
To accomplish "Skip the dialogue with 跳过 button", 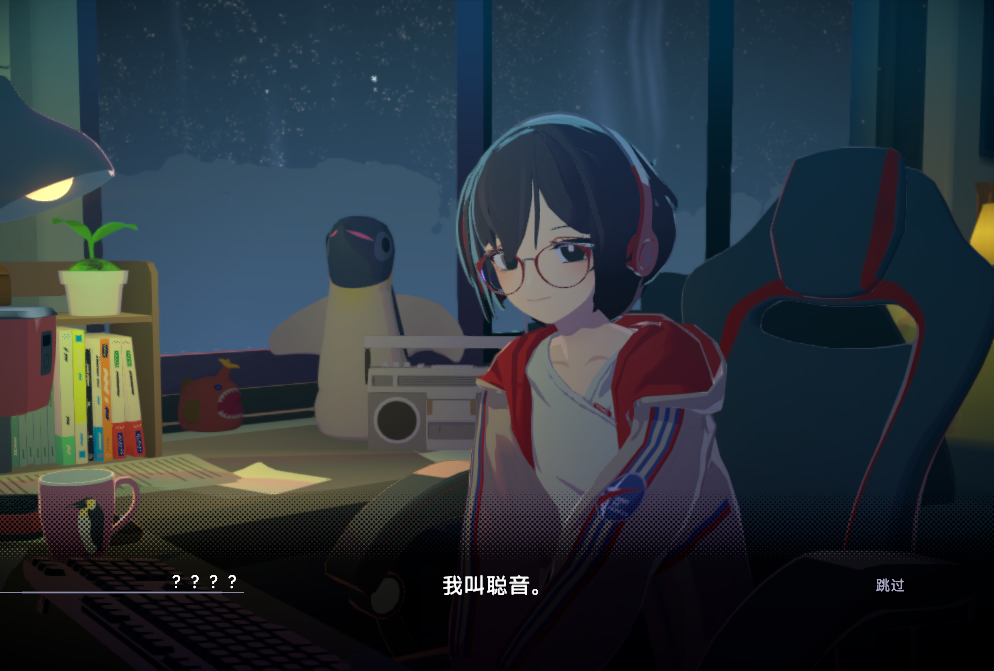I will (889, 585).
